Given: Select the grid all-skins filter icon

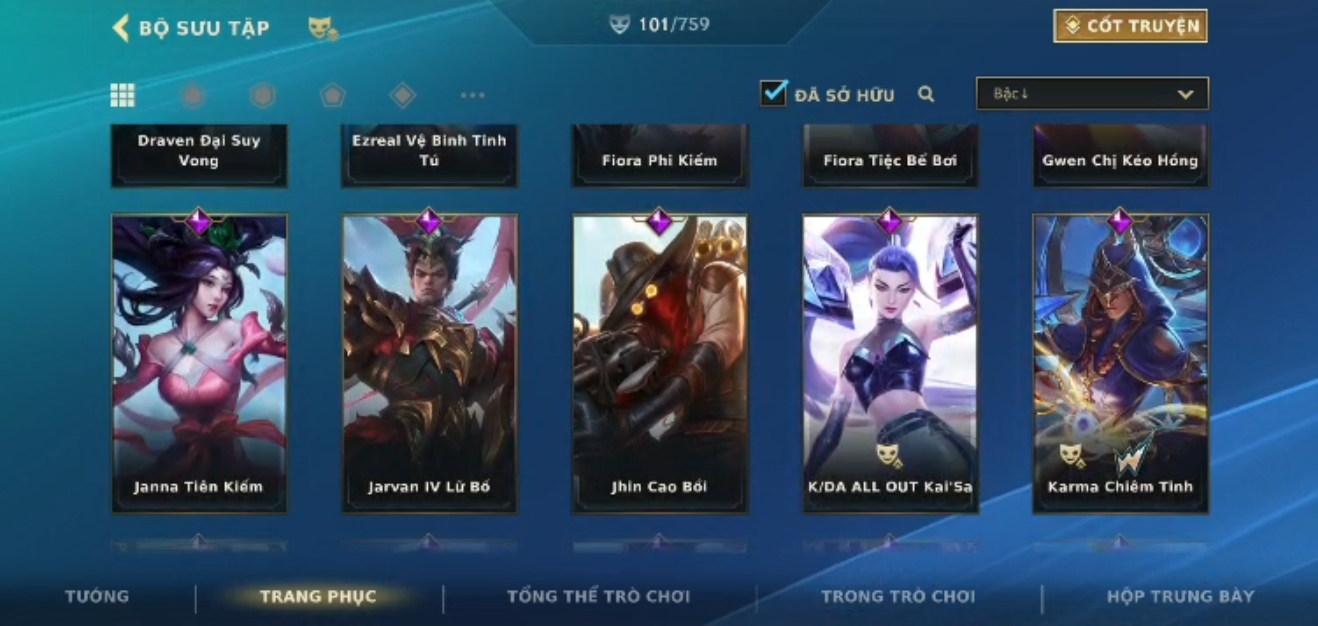Looking at the screenshot, I should 122,95.
